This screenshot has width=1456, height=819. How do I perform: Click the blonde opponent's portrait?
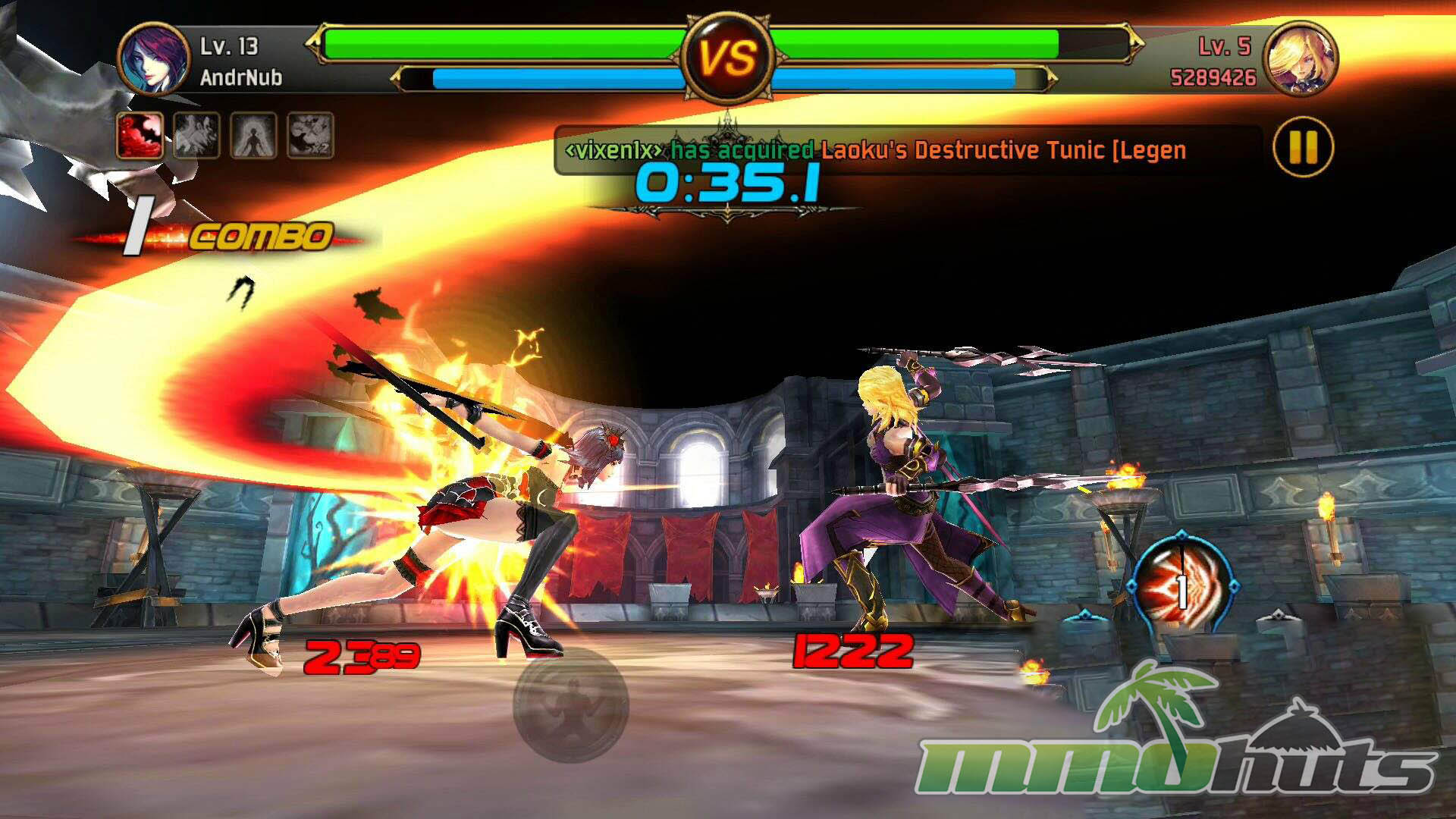point(1301,60)
